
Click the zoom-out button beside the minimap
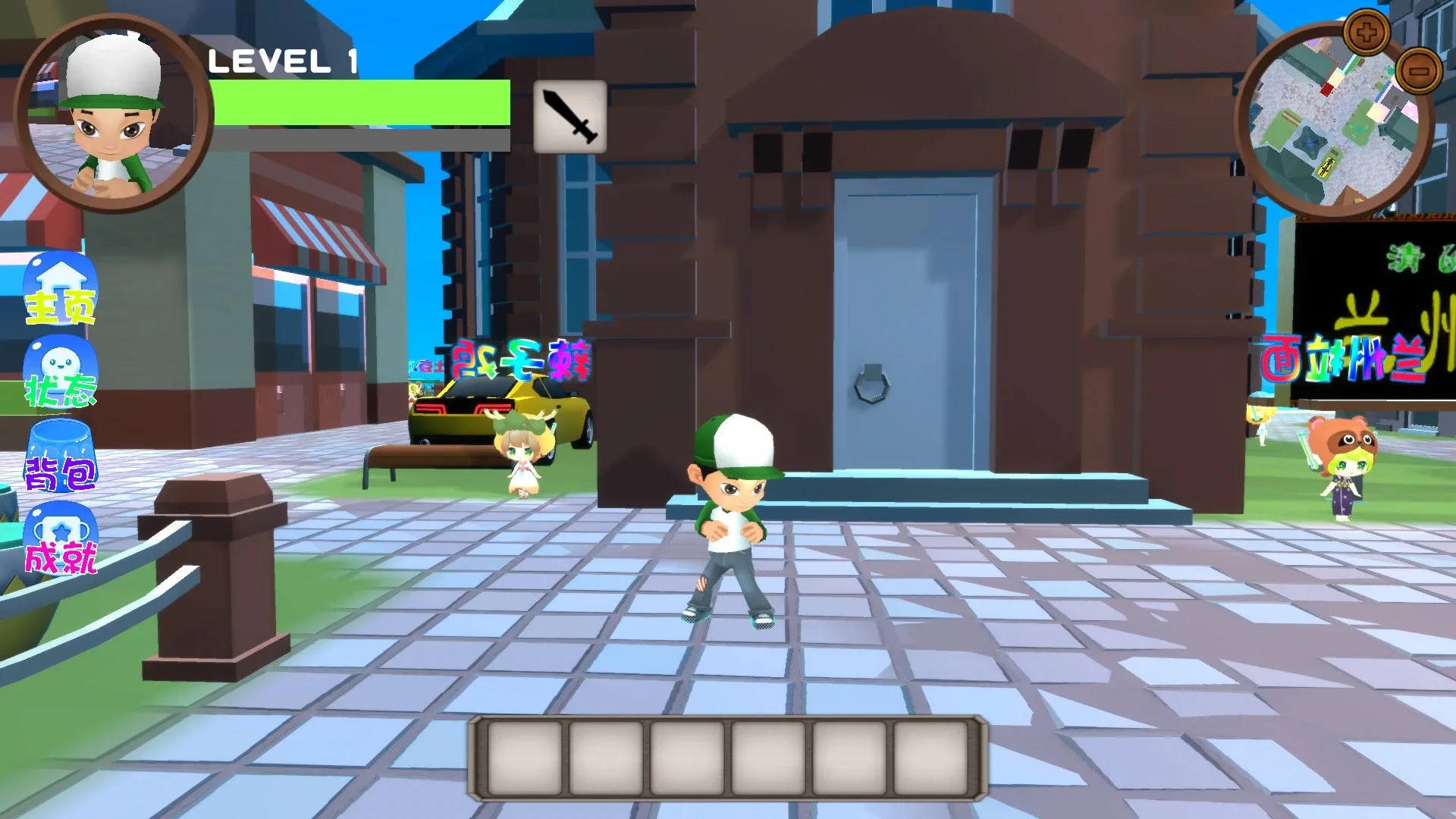pyautogui.click(x=1418, y=71)
